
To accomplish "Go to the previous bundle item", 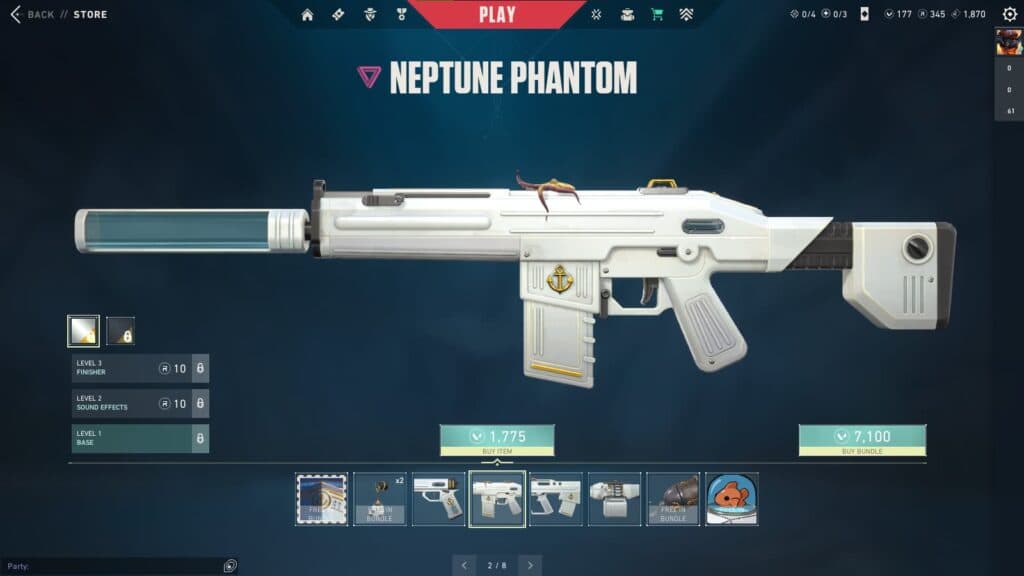I will tap(464, 565).
